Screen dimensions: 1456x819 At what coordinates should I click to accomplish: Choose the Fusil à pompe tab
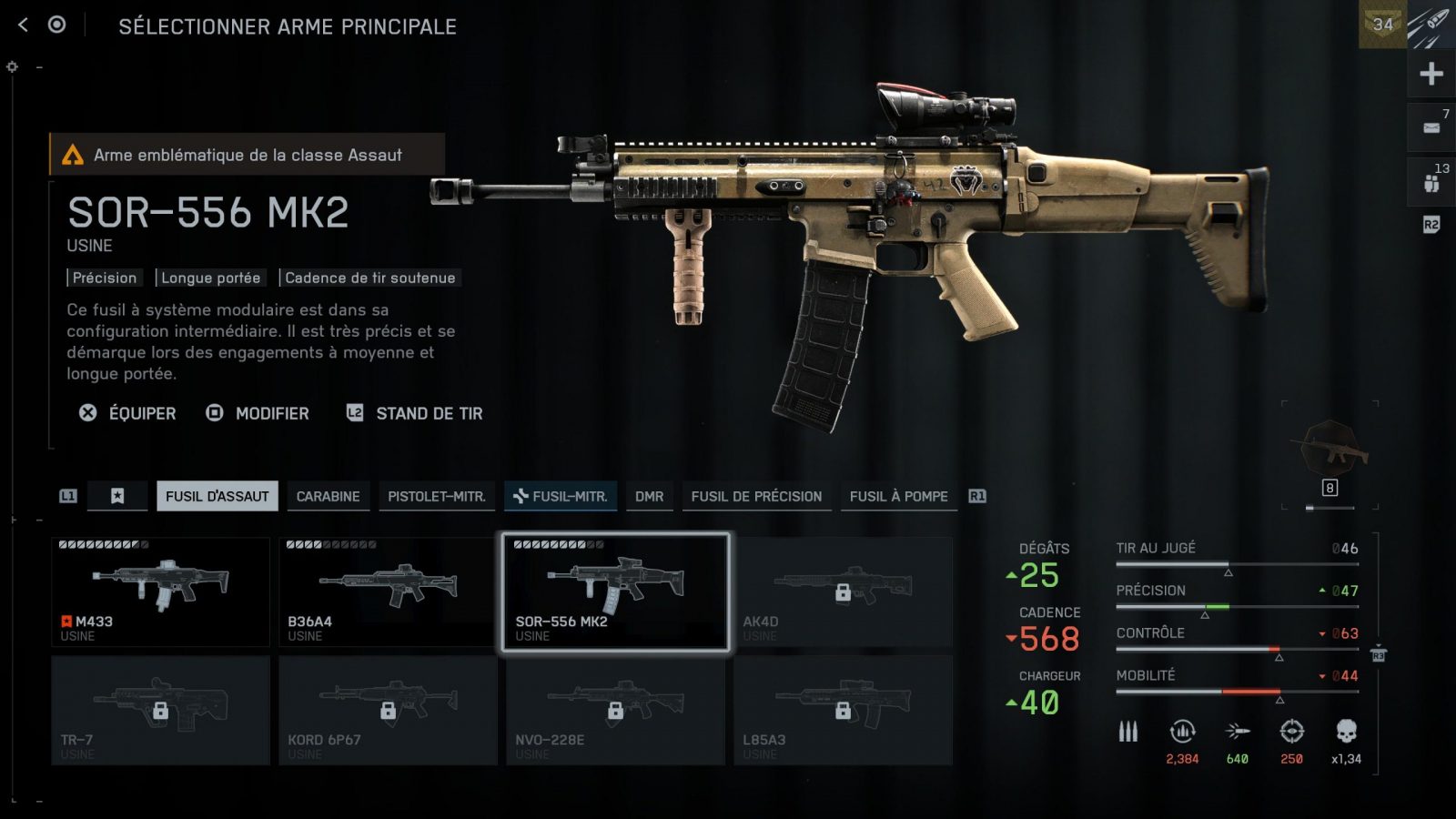(898, 496)
